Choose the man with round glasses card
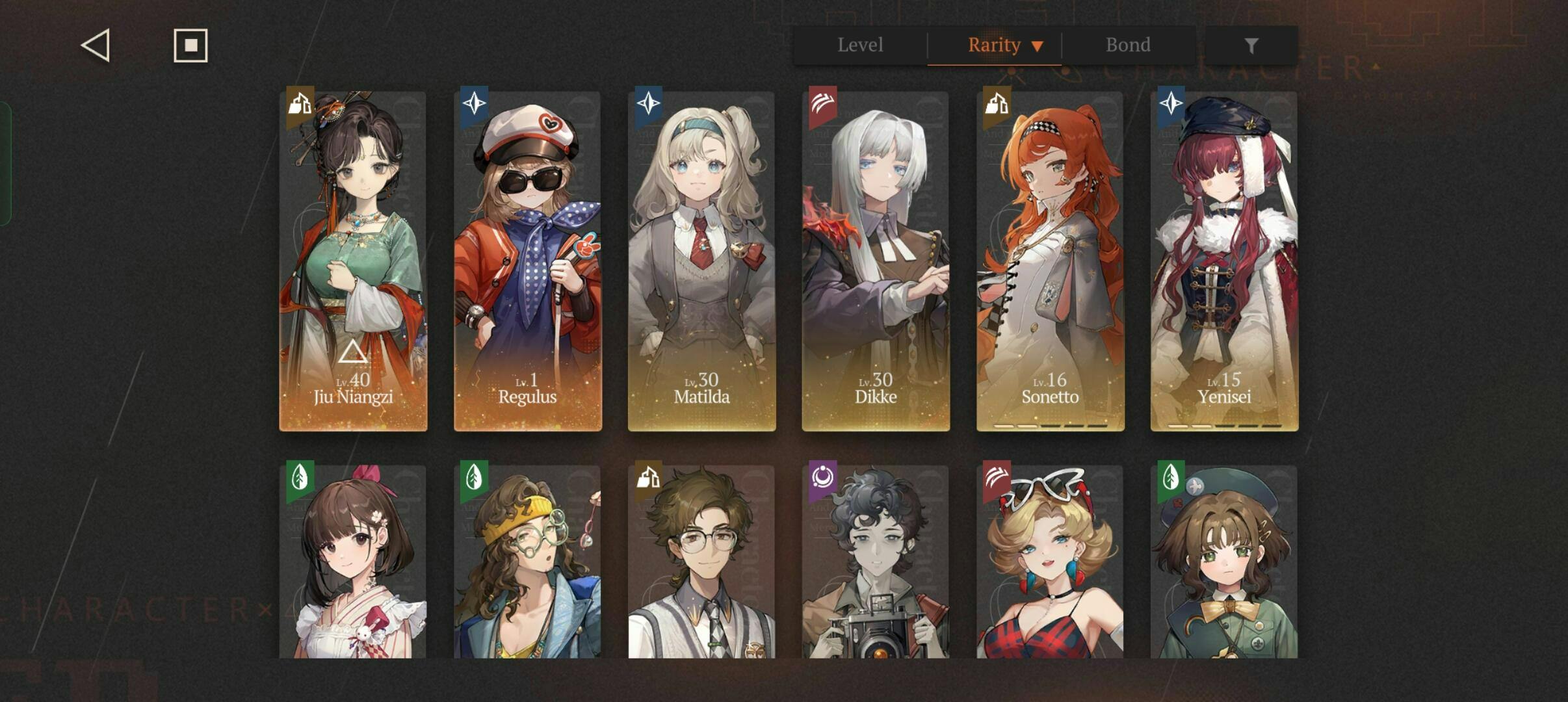Image resolution: width=1568 pixels, height=702 pixels. (701, 562)
